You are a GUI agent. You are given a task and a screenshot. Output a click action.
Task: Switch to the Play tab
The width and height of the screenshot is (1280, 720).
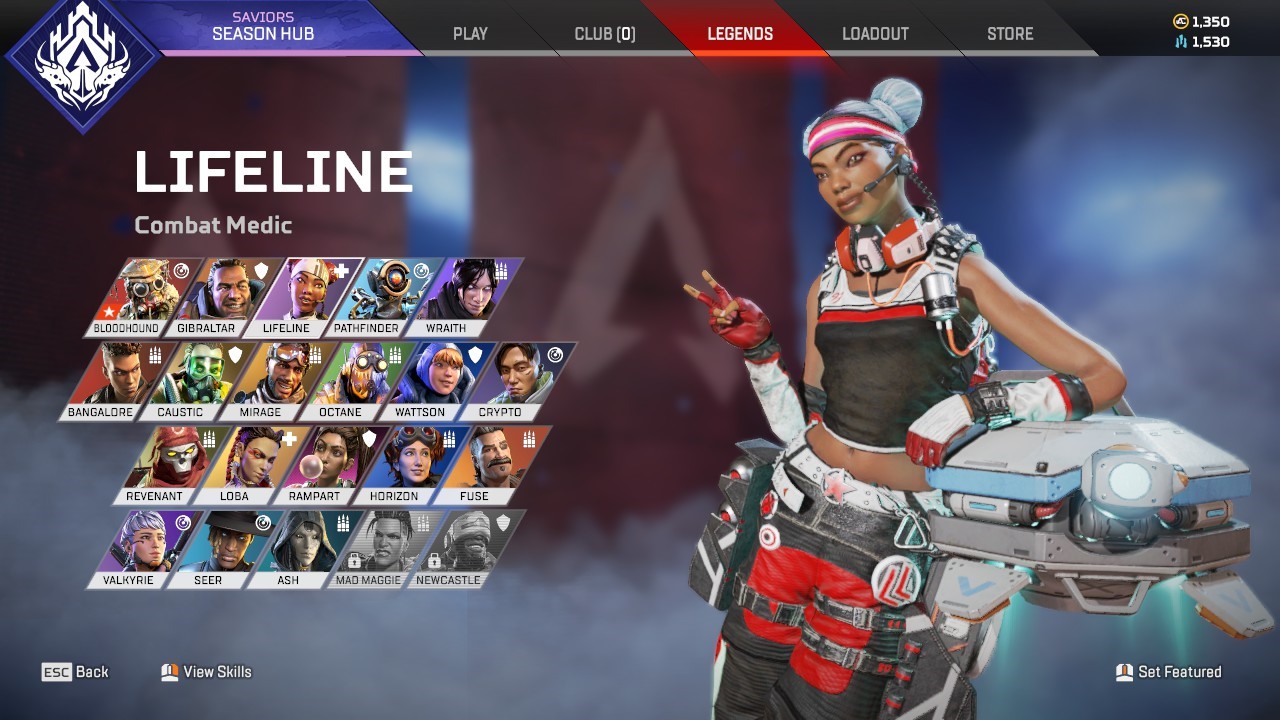click(469, 33)
